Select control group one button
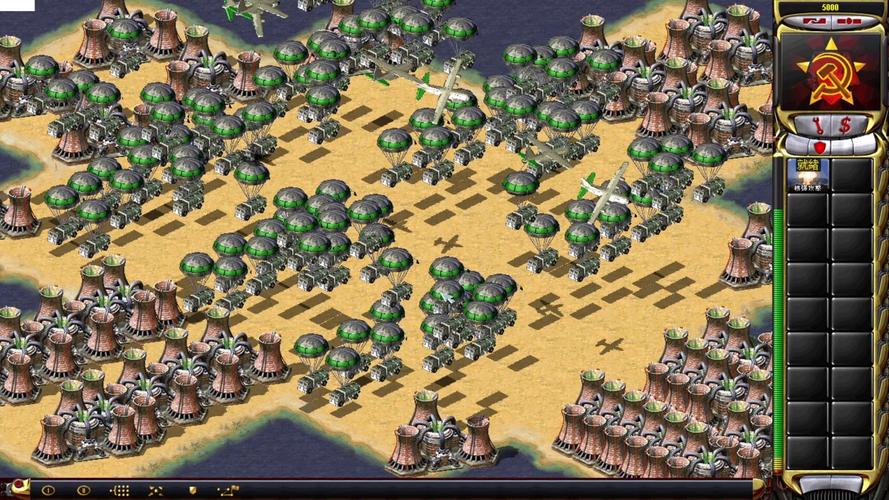The height and width of the screenshot is (500, 889). pos(47,491)
